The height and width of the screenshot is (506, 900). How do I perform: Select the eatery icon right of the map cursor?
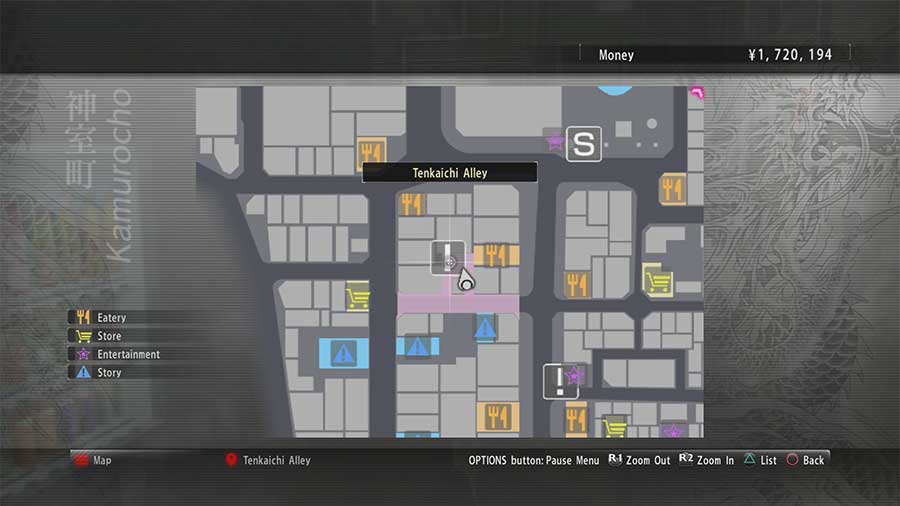[493, 255]
